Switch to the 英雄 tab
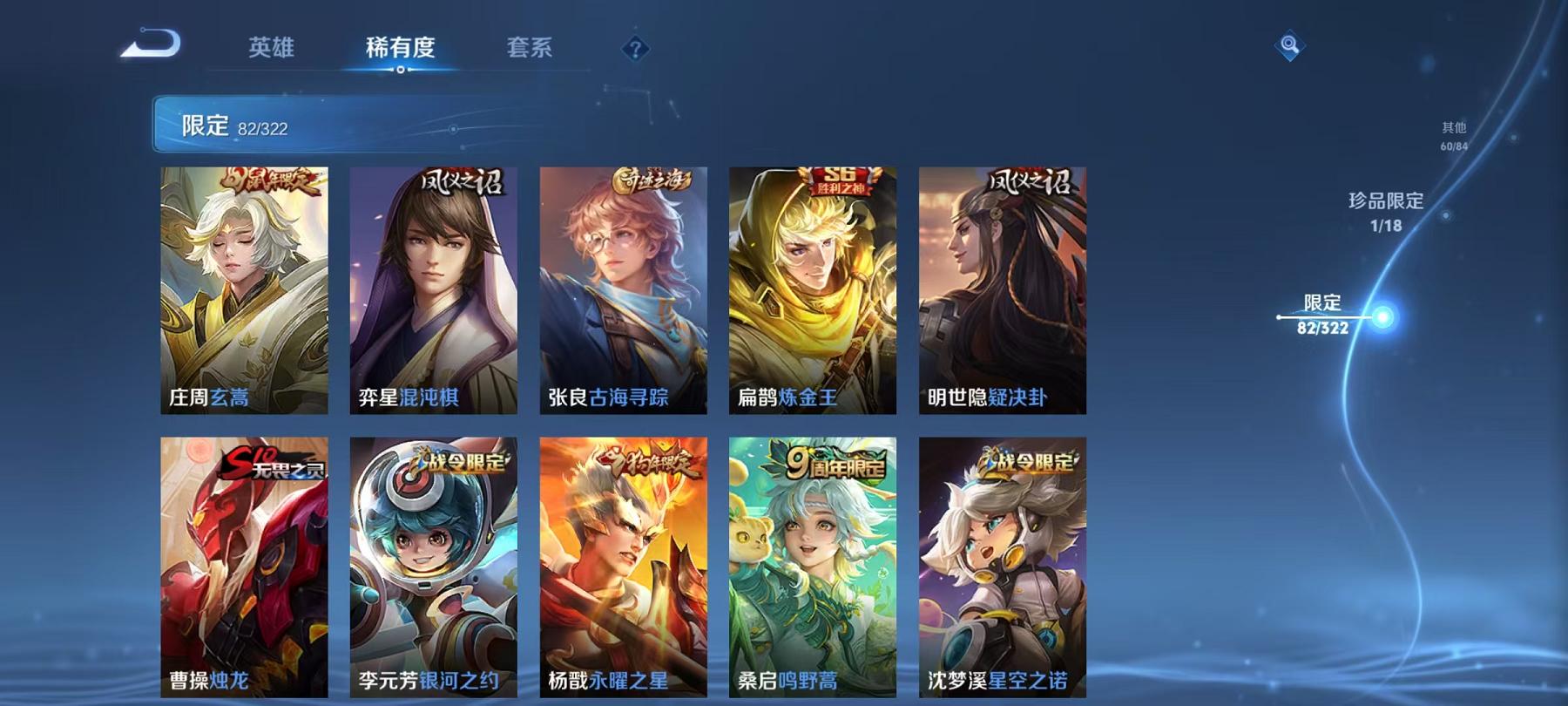The height and width of the screenshot is (706, 1568). click(272, 49)
